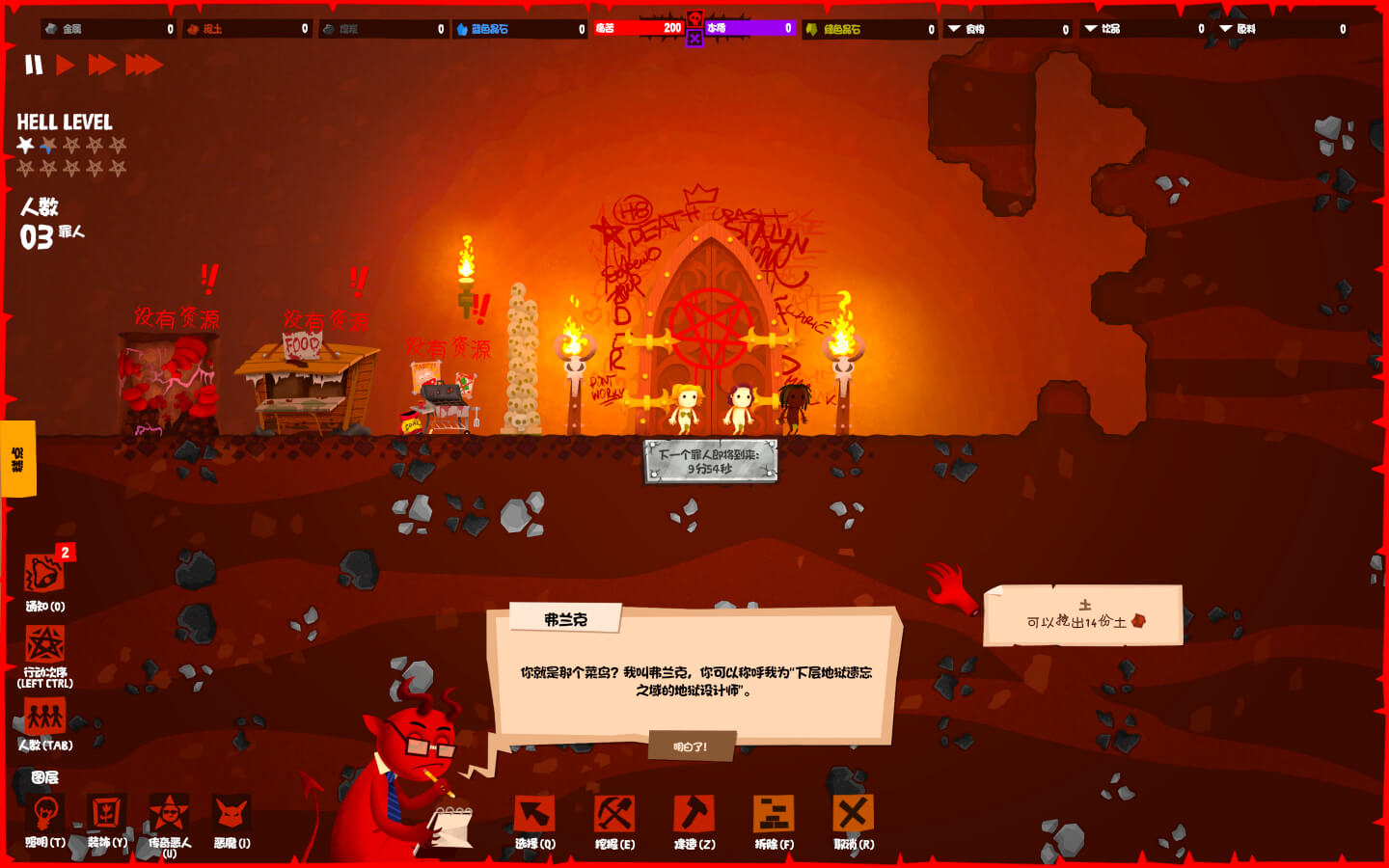
Task: Activate the 挖掘 dig tool
Action: click(614, 815)
